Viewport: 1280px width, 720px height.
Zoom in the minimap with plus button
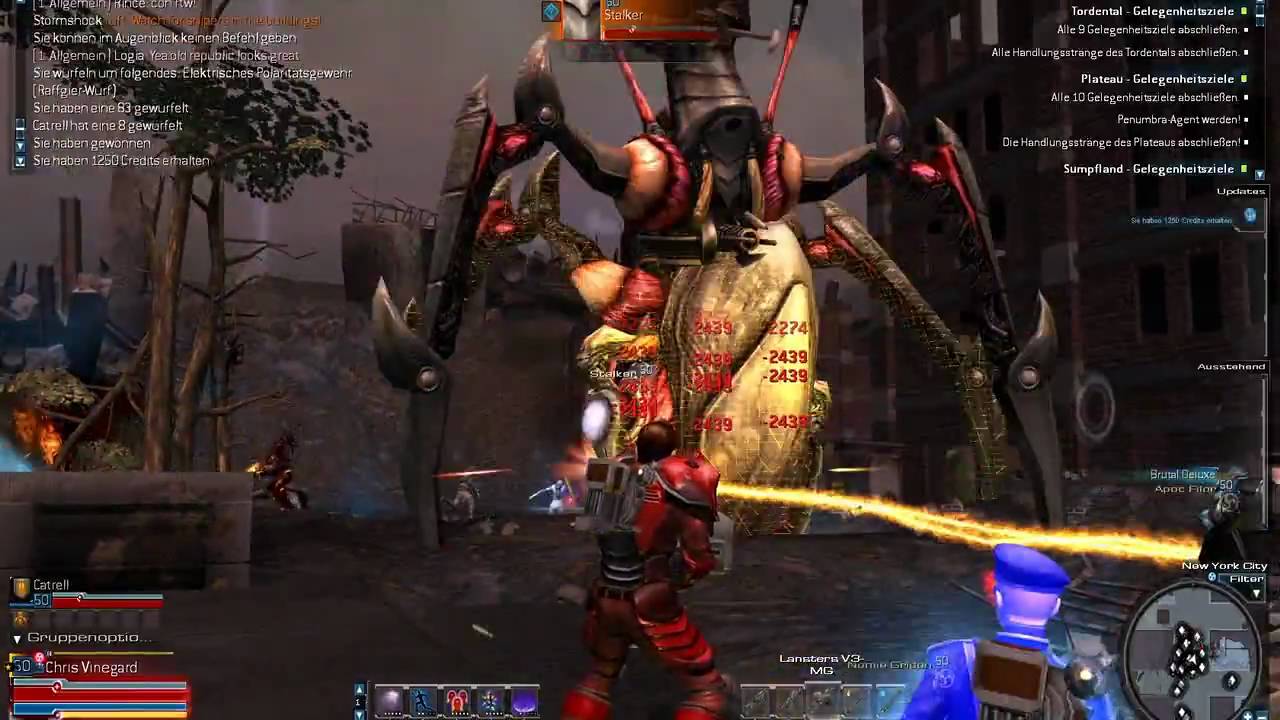(1248, 714)
